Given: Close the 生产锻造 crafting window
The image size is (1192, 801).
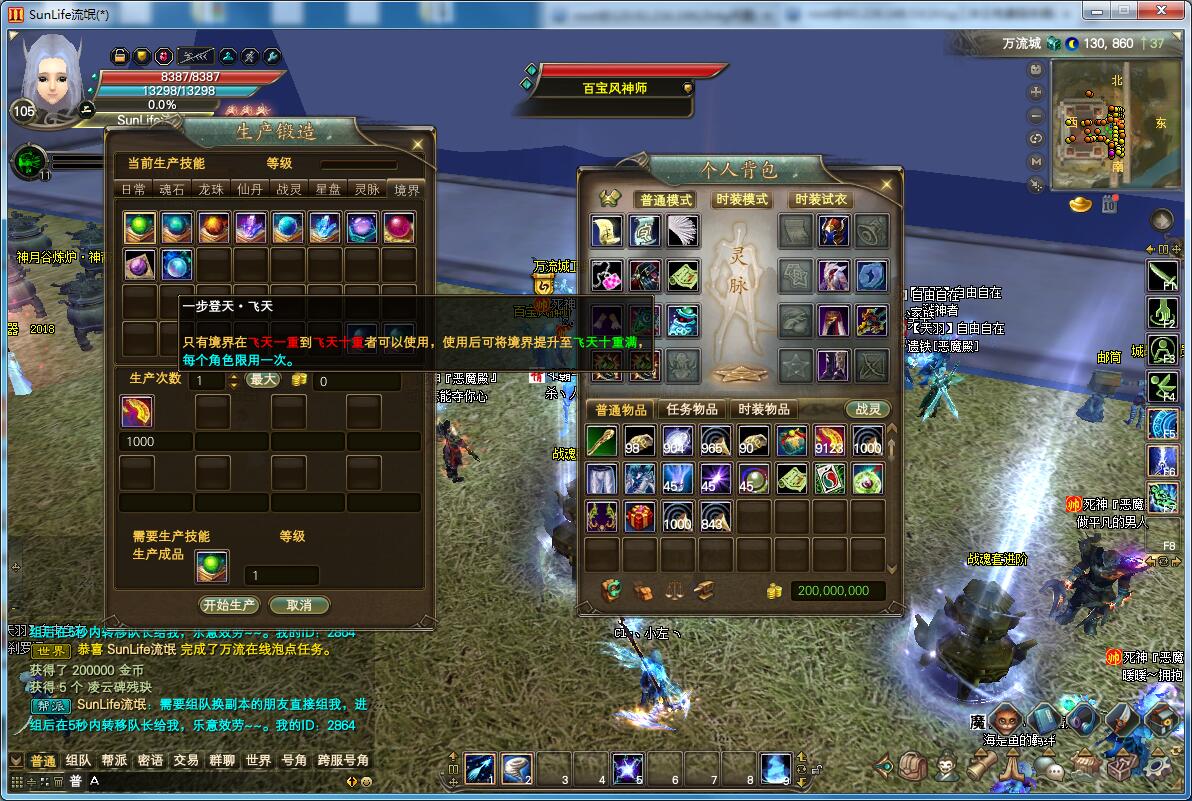Looking at the screenshot, I should tap(418, 144).
